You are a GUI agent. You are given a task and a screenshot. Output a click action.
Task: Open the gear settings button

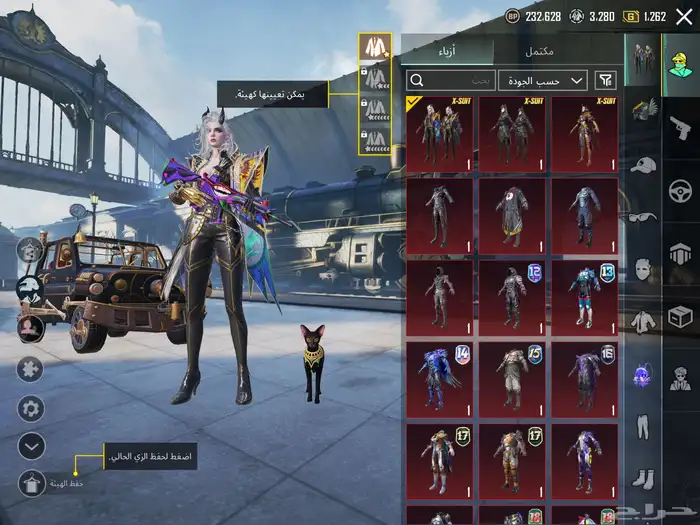(x=31, y=408)
